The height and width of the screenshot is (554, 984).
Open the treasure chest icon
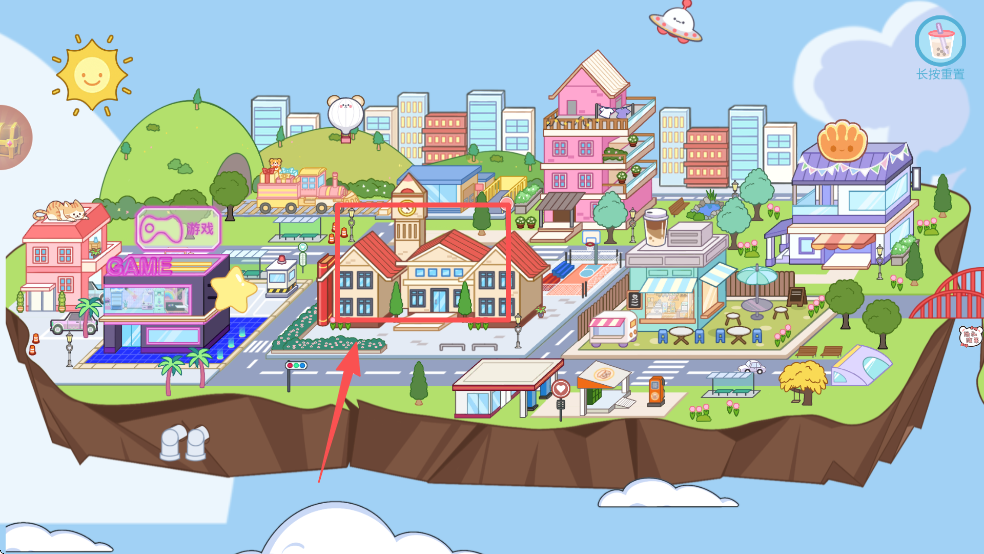12,136
